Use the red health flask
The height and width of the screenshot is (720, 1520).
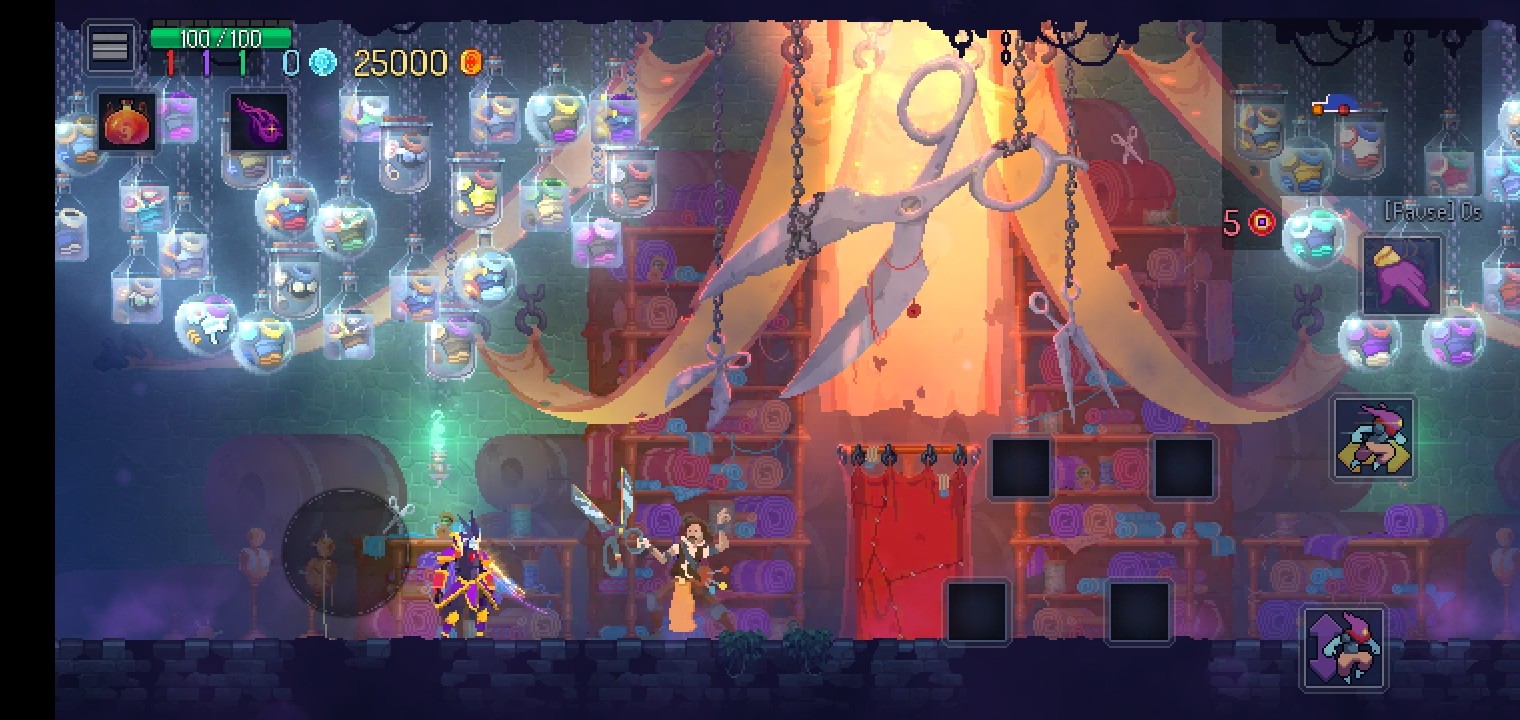tap(127, 123)
